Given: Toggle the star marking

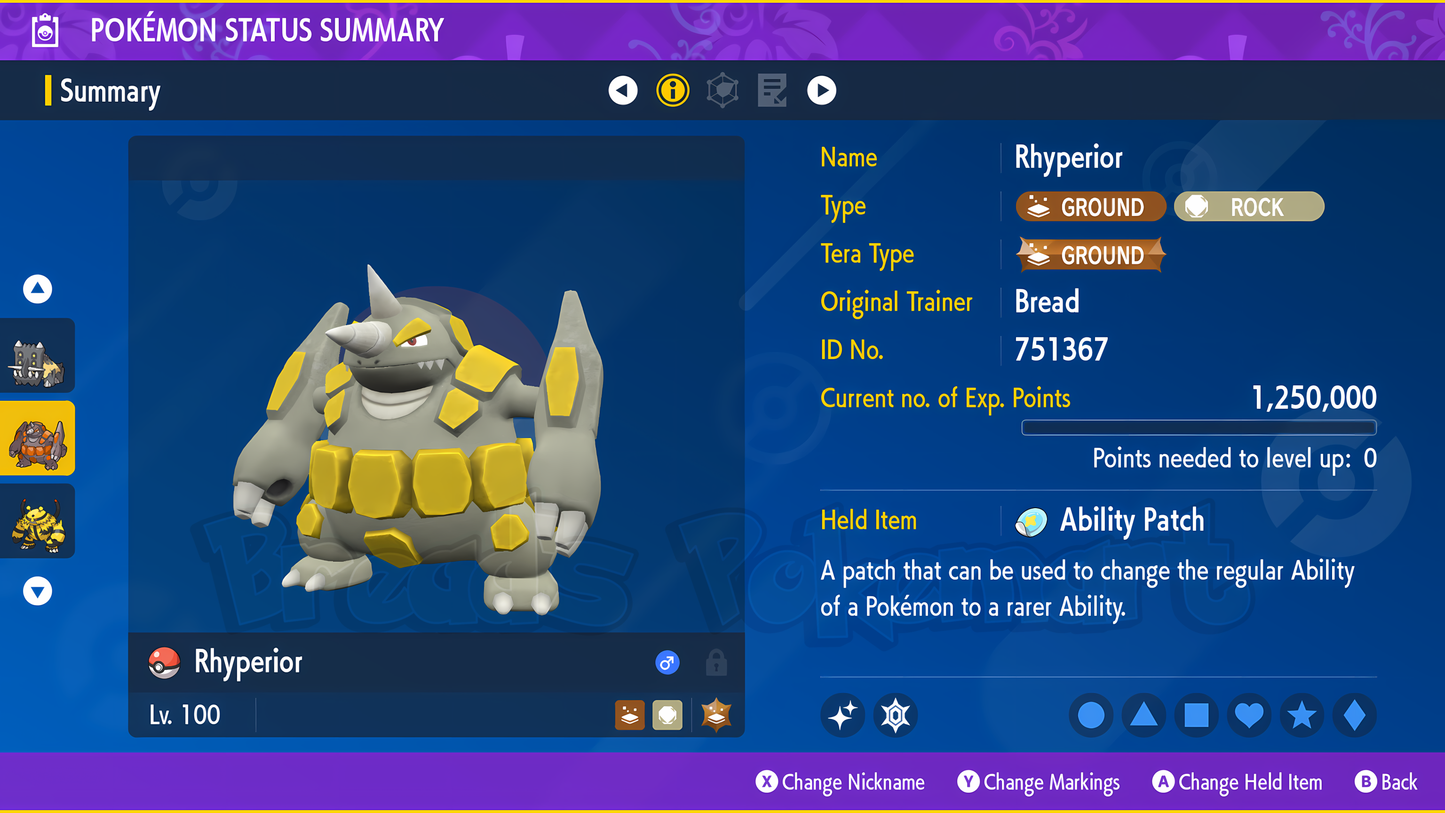Looking at the screenshot, I should click(1301, 715).
